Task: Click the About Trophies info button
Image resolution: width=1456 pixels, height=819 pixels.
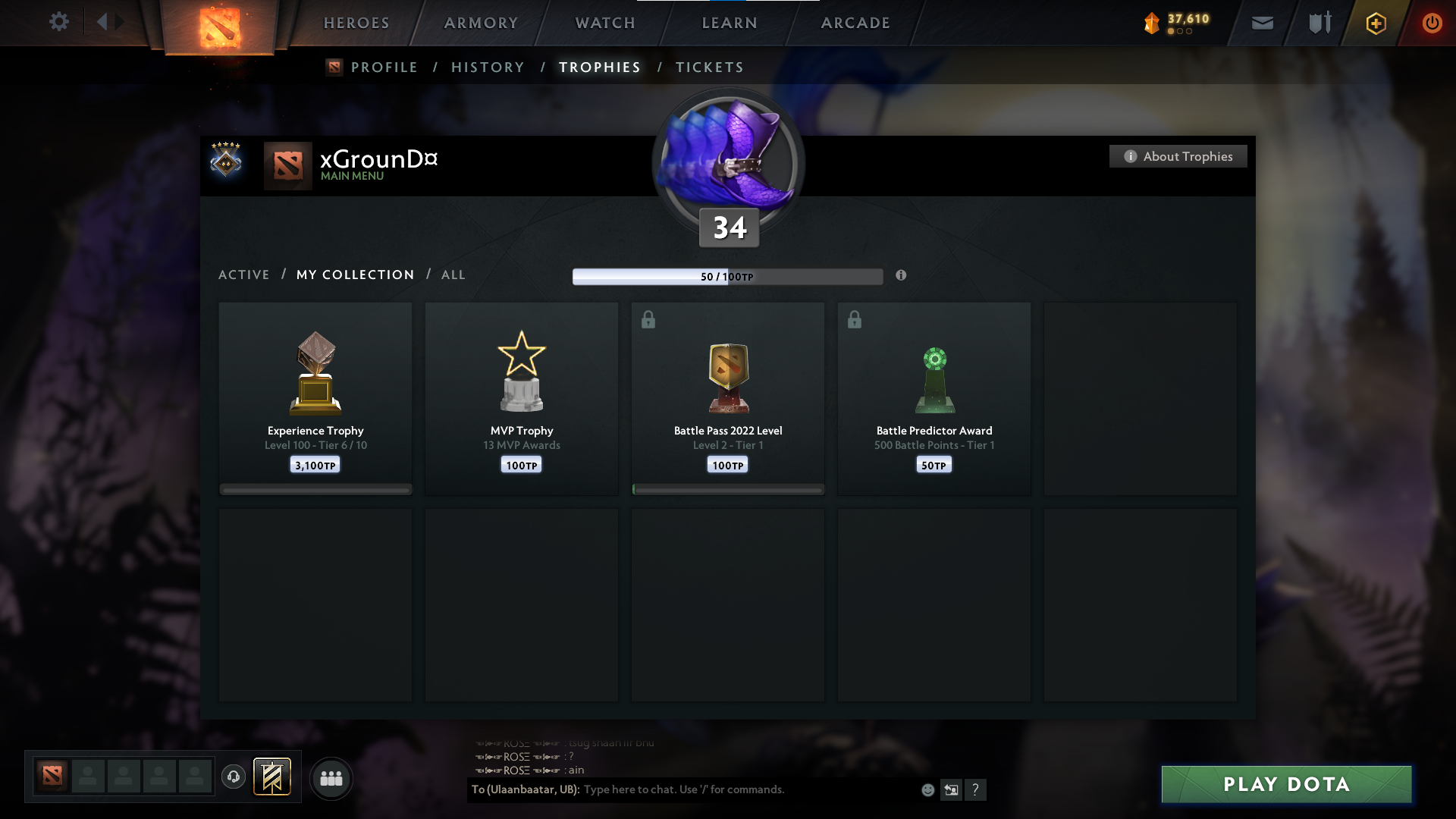Action: point(1178,156)
